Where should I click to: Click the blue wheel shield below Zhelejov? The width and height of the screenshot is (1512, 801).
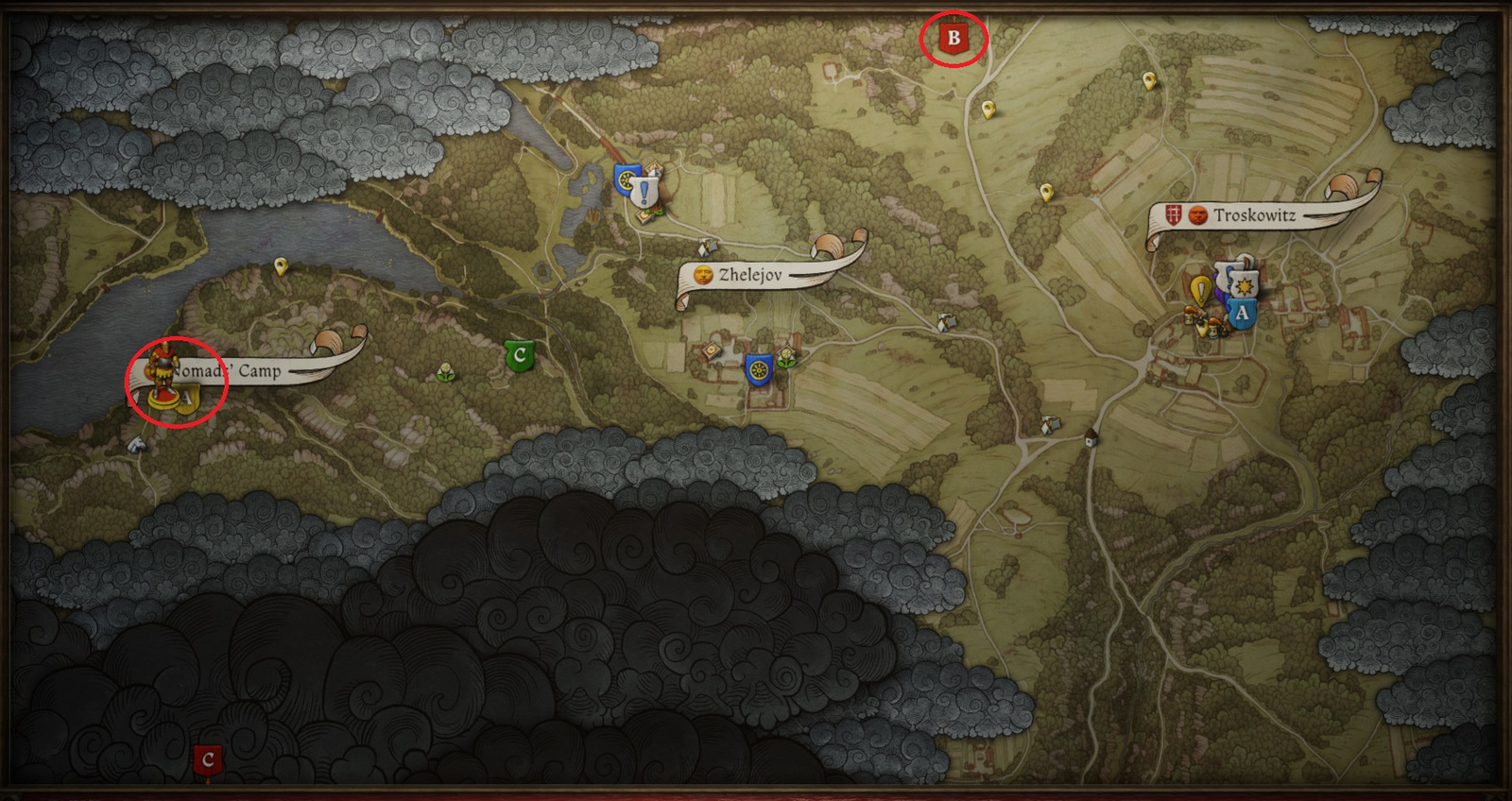pyautogui.click(x=758, y=368)
